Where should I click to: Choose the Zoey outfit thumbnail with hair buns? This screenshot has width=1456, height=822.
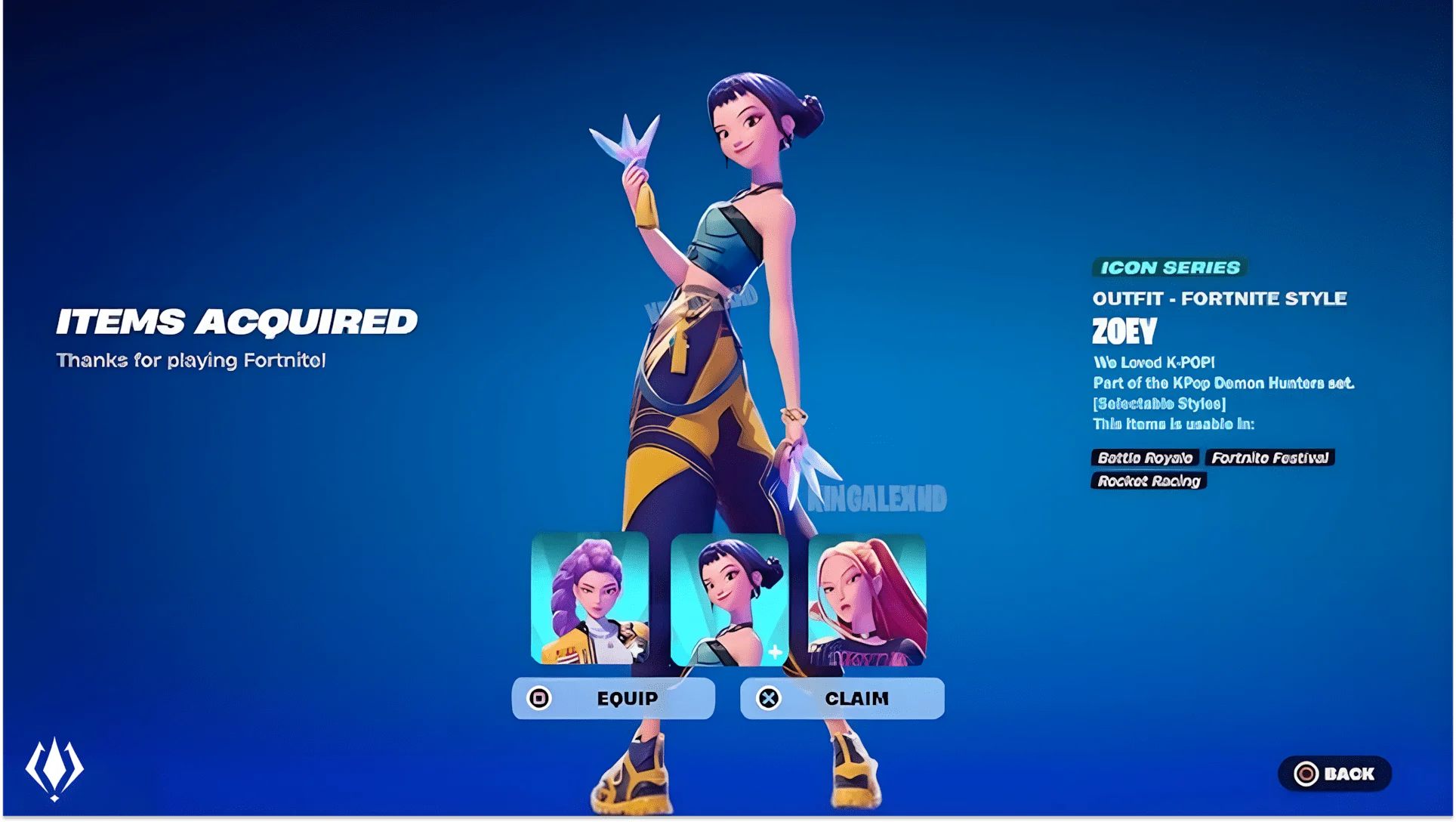click(x=729, y=600)
